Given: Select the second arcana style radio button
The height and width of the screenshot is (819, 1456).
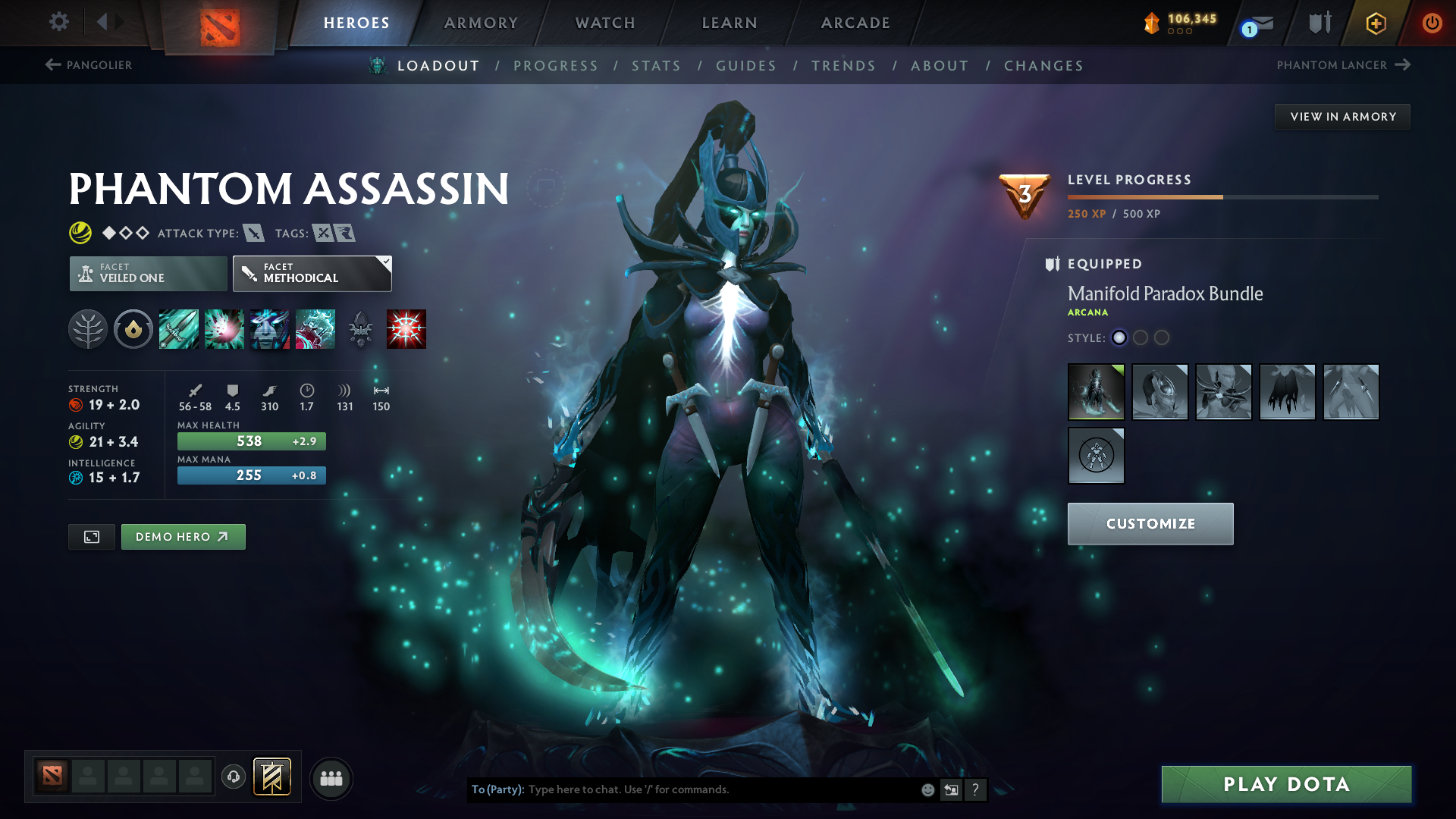Looking at the screenshot, I should pos(1141,338).
